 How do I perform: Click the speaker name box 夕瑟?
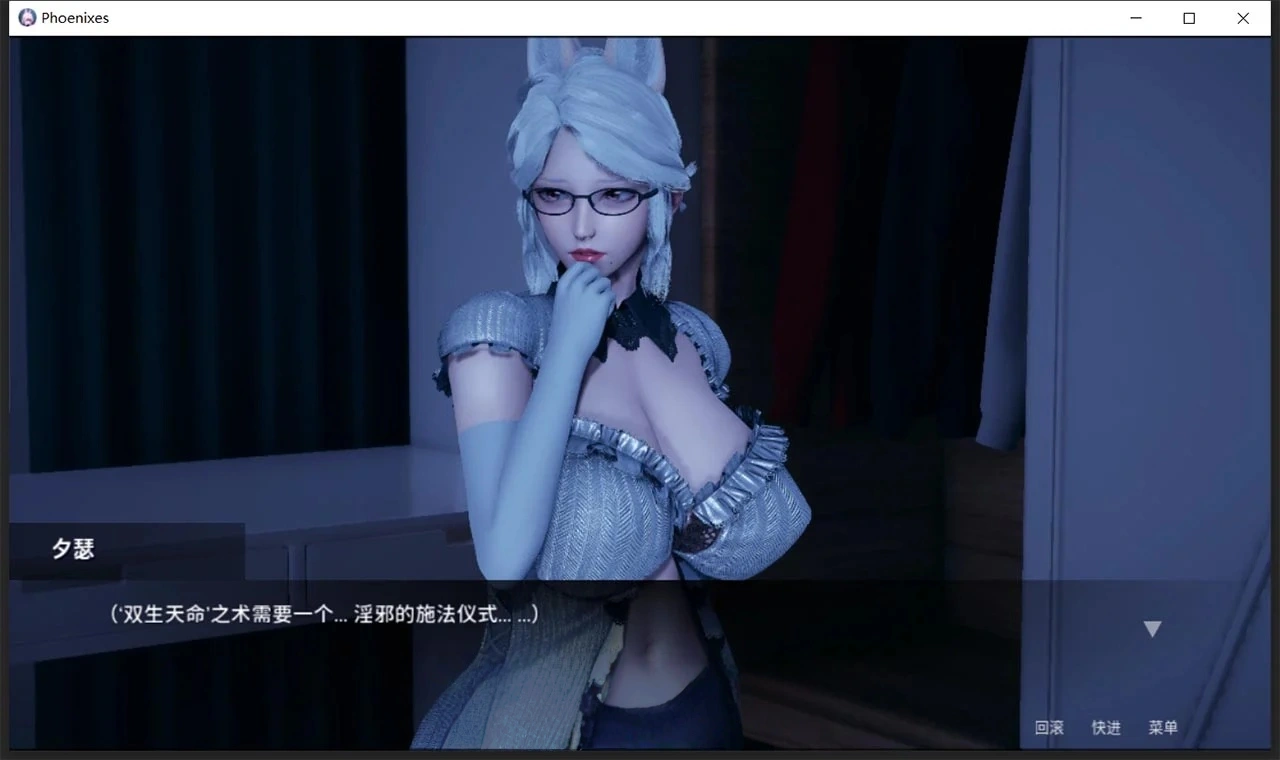[74, 548]
